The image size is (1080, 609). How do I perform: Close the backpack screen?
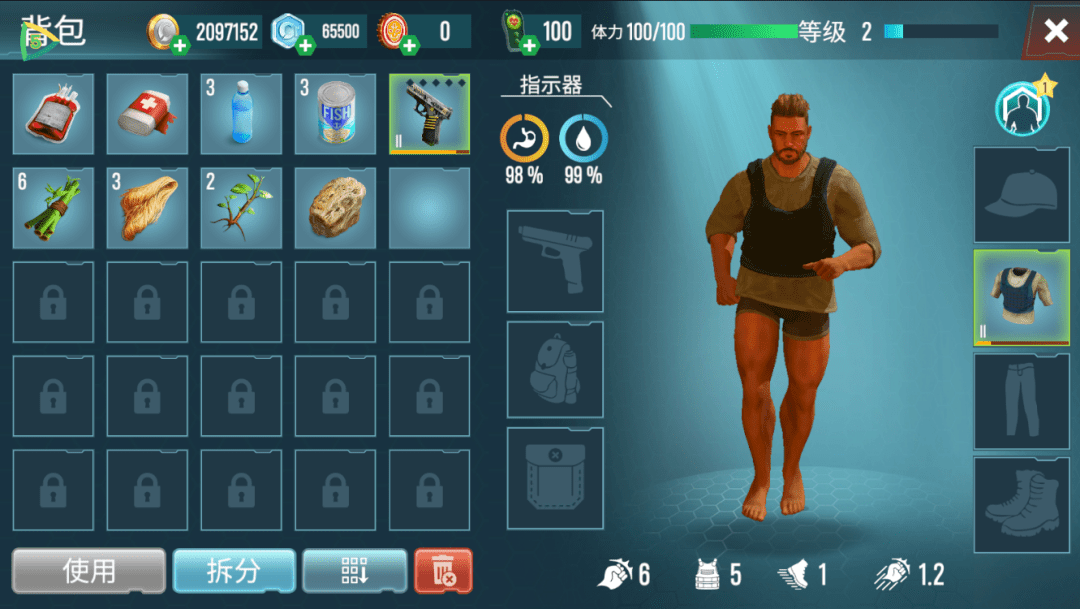point(1055,31)
